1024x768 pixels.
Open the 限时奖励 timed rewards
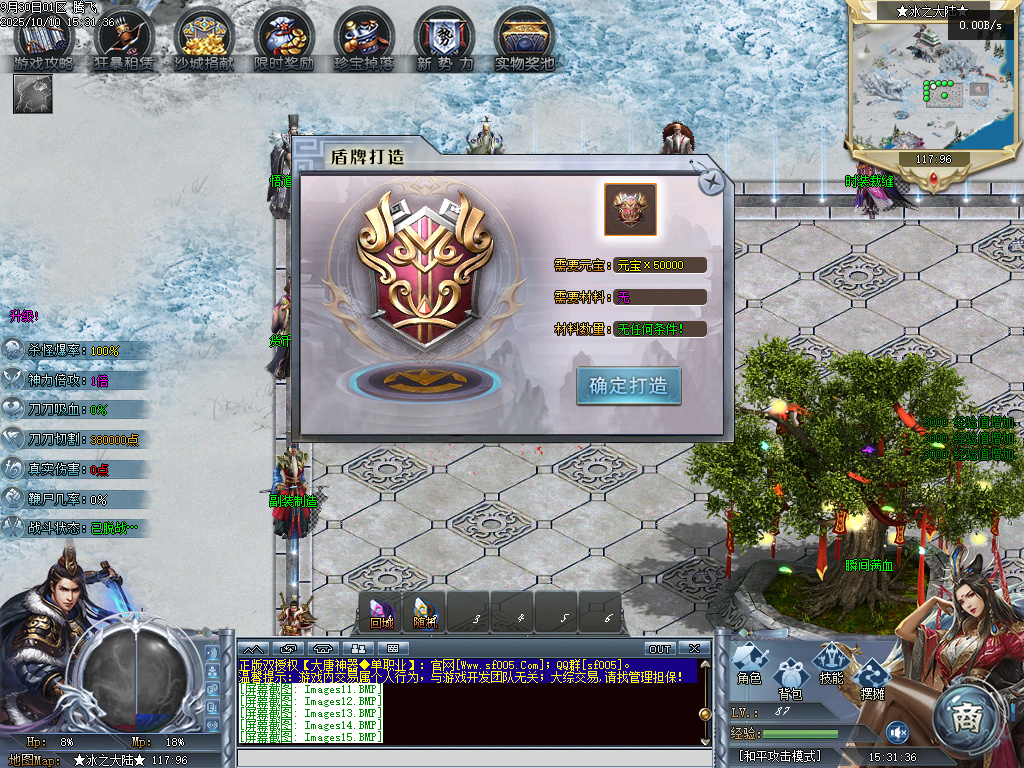pos(284,40)
